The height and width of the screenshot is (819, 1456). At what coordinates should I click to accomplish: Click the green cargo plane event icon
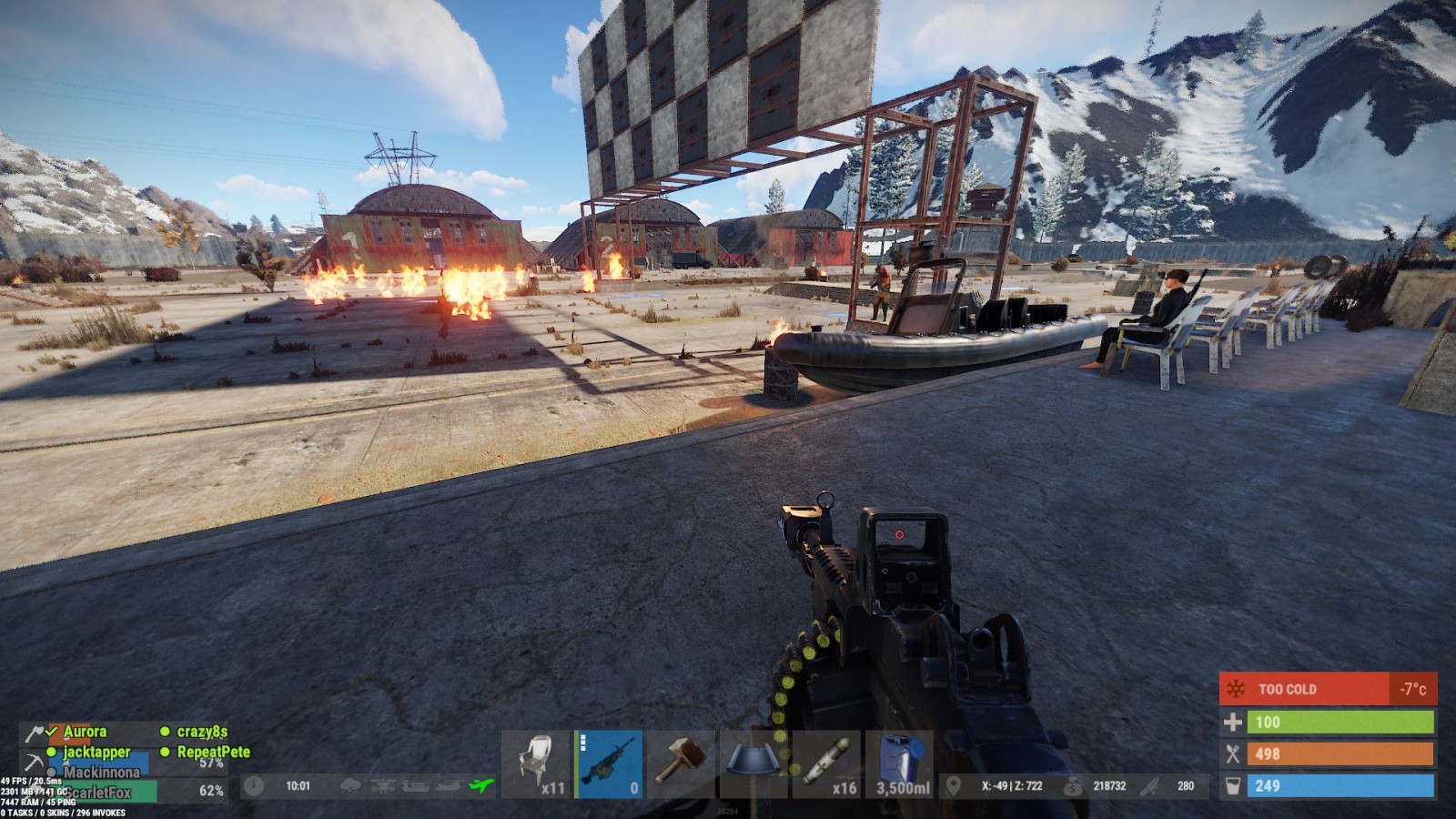tap(480, 785)
